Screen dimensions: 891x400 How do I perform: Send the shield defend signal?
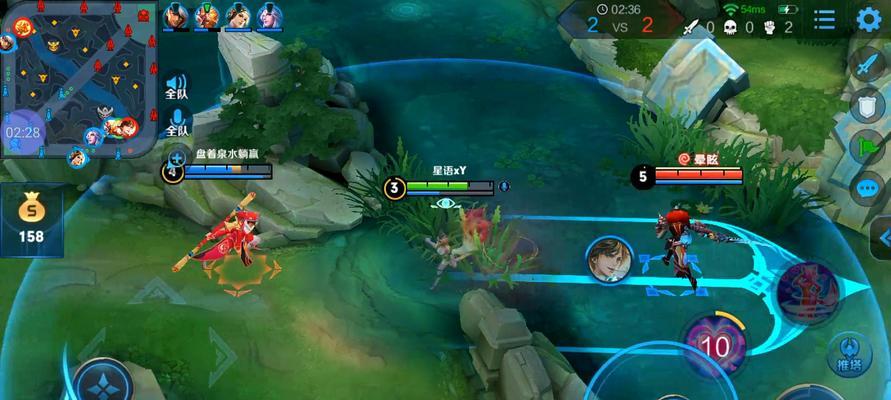[866, 105]
